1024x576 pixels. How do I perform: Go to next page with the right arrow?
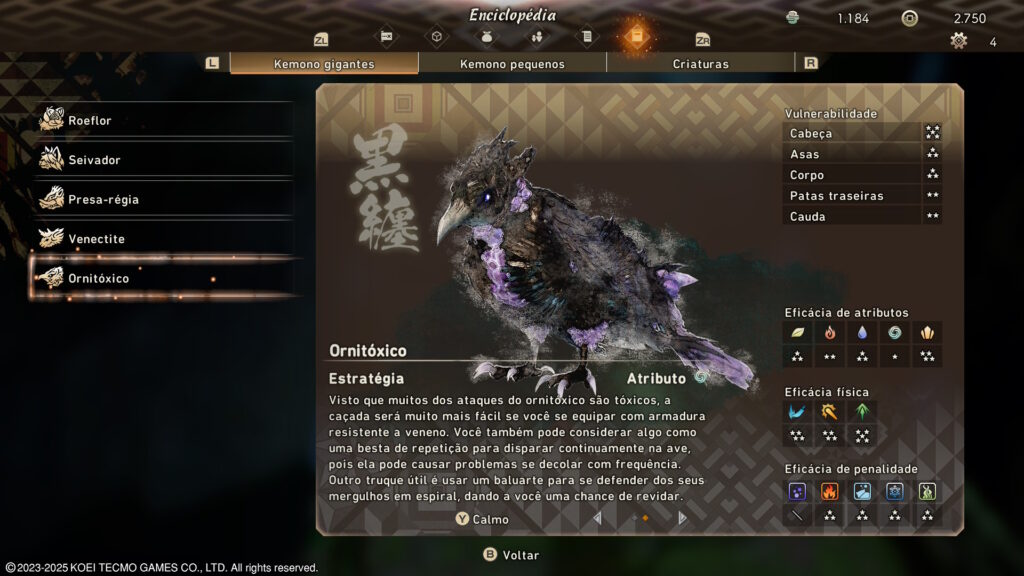coord(683,518)
